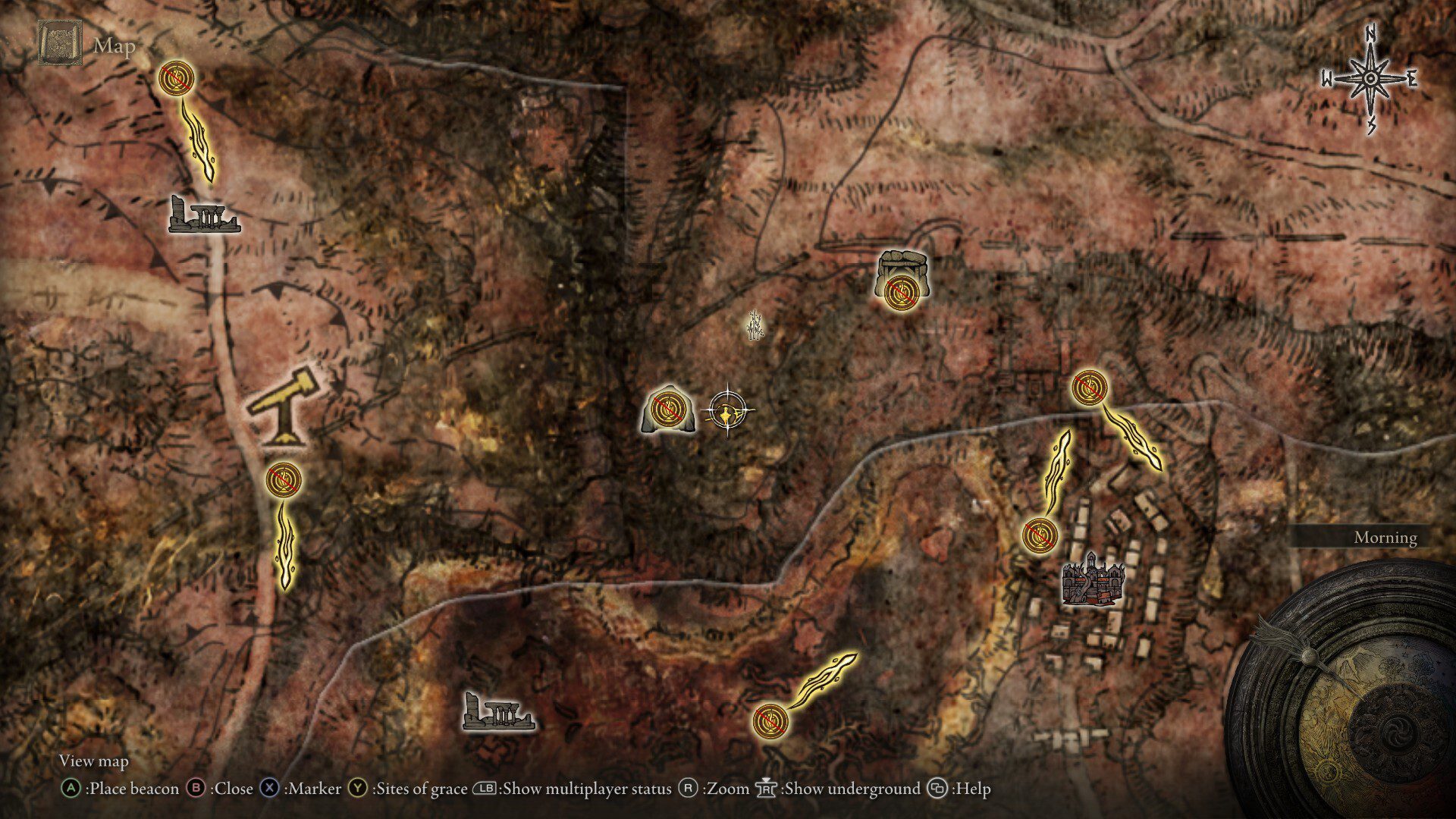Screen dimensions: 1456x819
Task: Select the cave icon beside the cursor
Action: (667, 413)
